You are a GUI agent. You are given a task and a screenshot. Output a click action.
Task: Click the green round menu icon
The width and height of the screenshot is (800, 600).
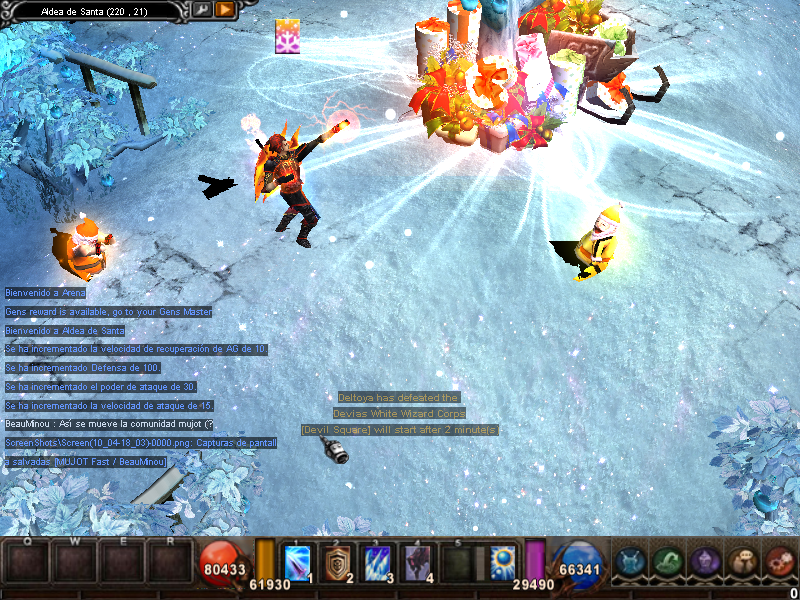pyautogui.click(x=667, y=562)
